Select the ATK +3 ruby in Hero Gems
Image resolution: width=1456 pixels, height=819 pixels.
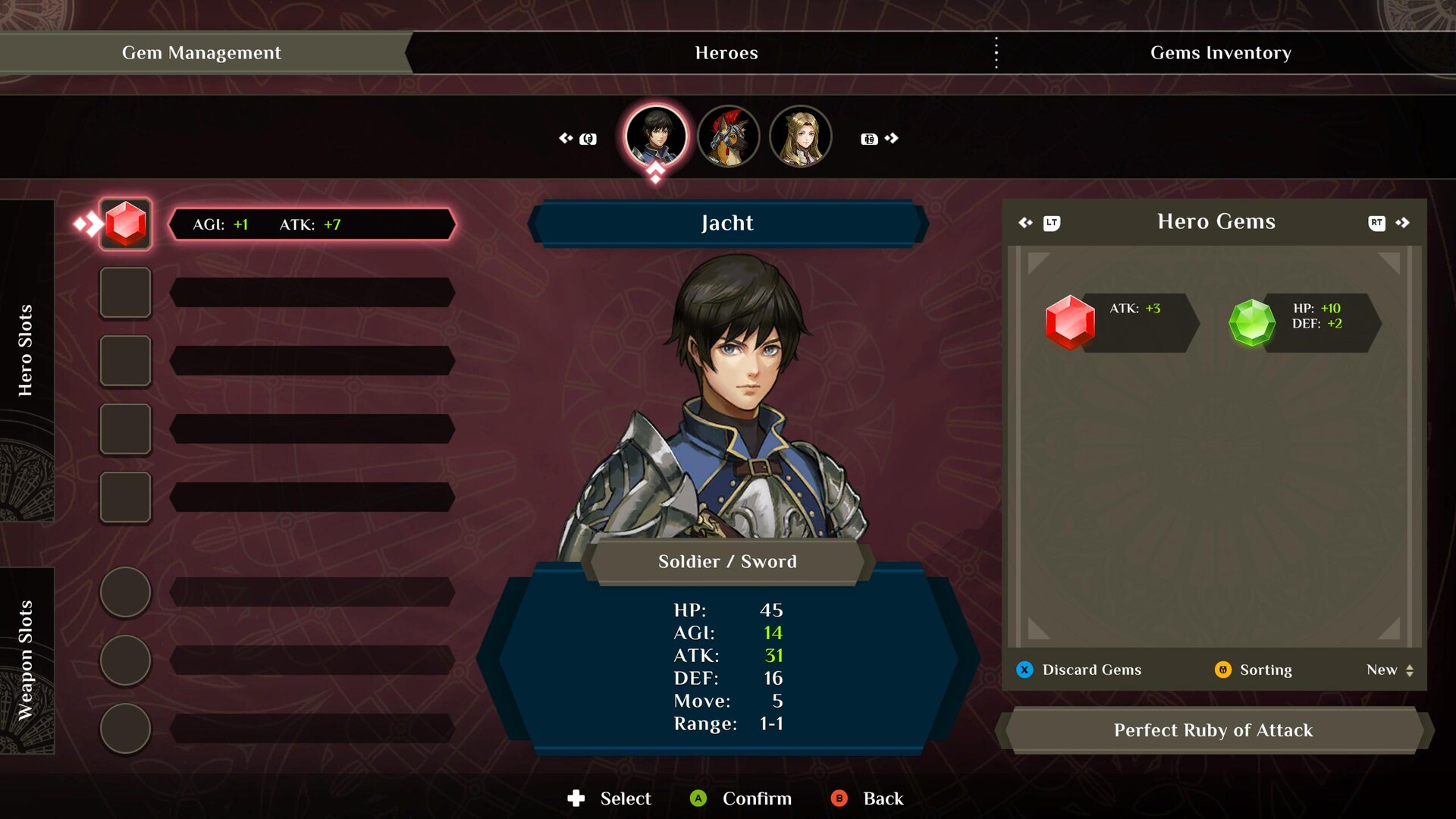click(1072, 322)
